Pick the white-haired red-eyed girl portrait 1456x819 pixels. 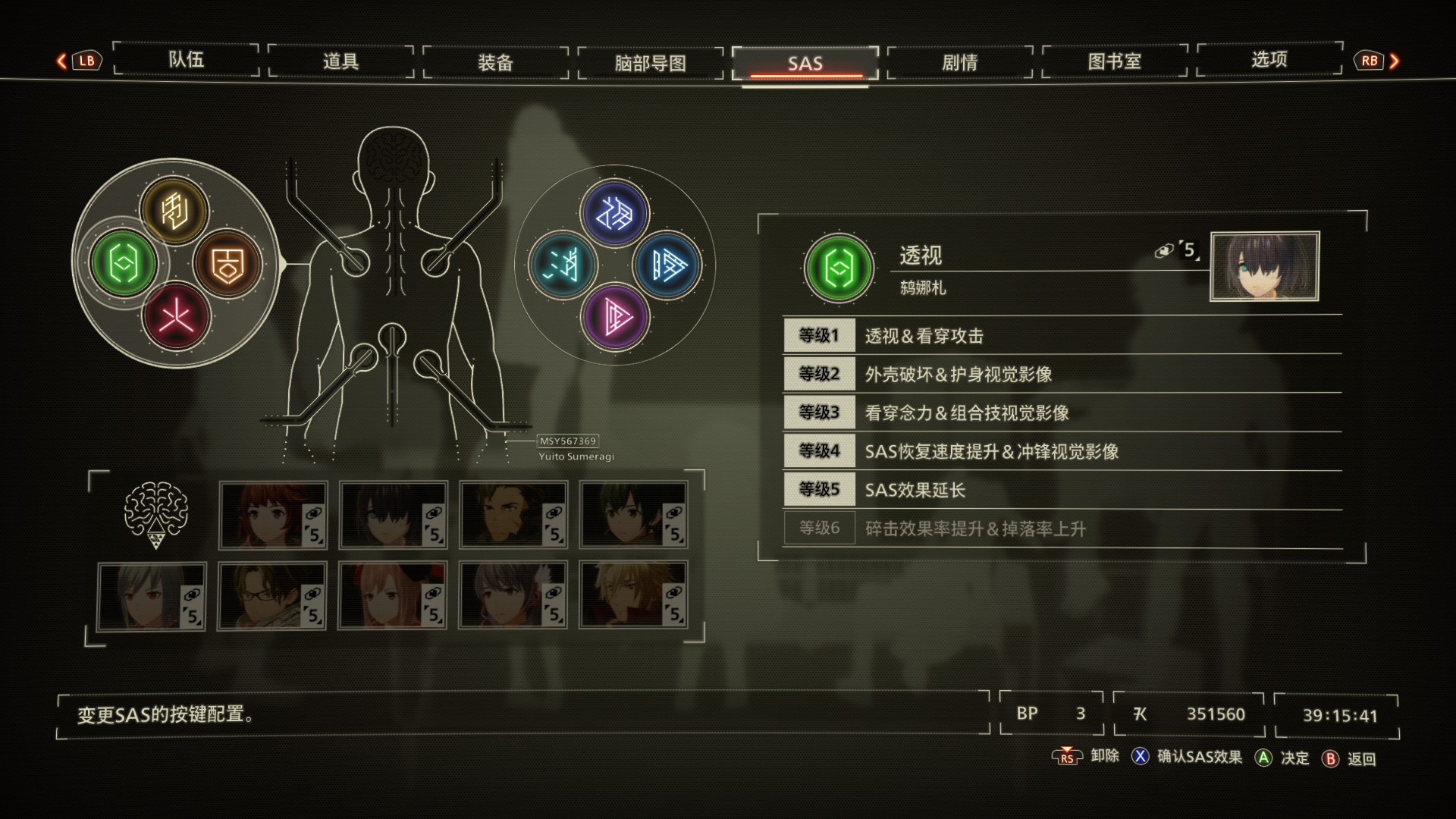(x=152, y=596)
